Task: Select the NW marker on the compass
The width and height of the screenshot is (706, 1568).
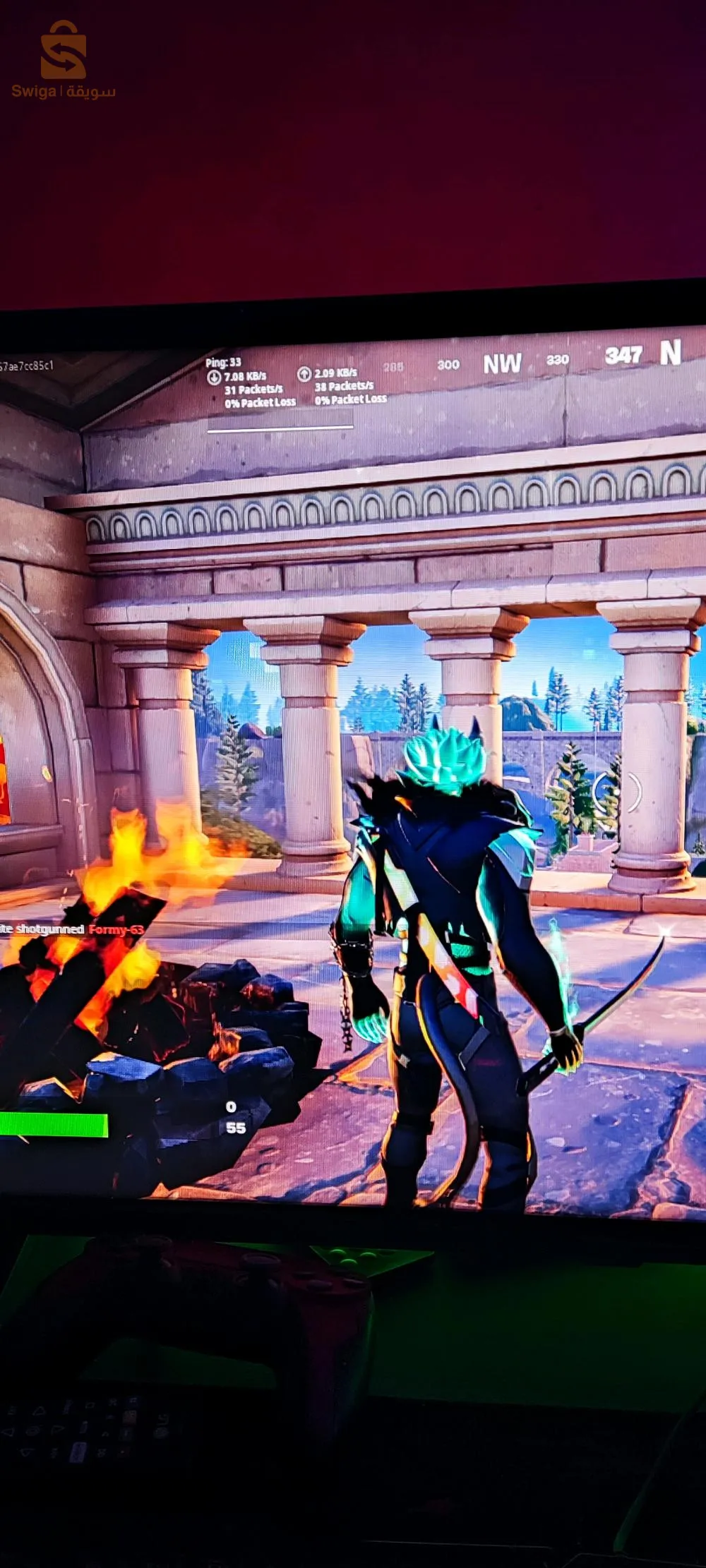Action: coord(502,364)
